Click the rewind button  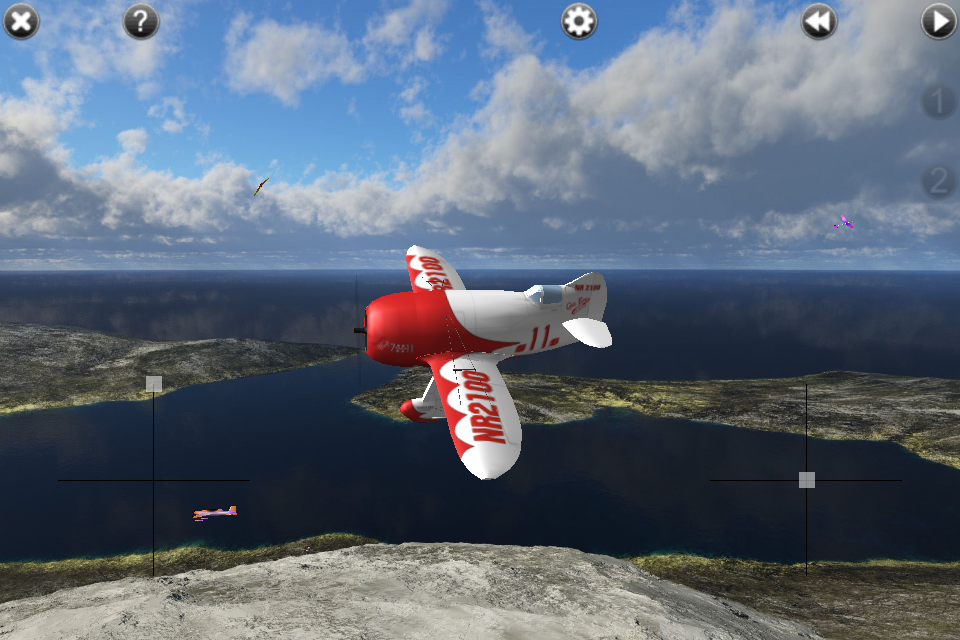[x=819, y=21]
